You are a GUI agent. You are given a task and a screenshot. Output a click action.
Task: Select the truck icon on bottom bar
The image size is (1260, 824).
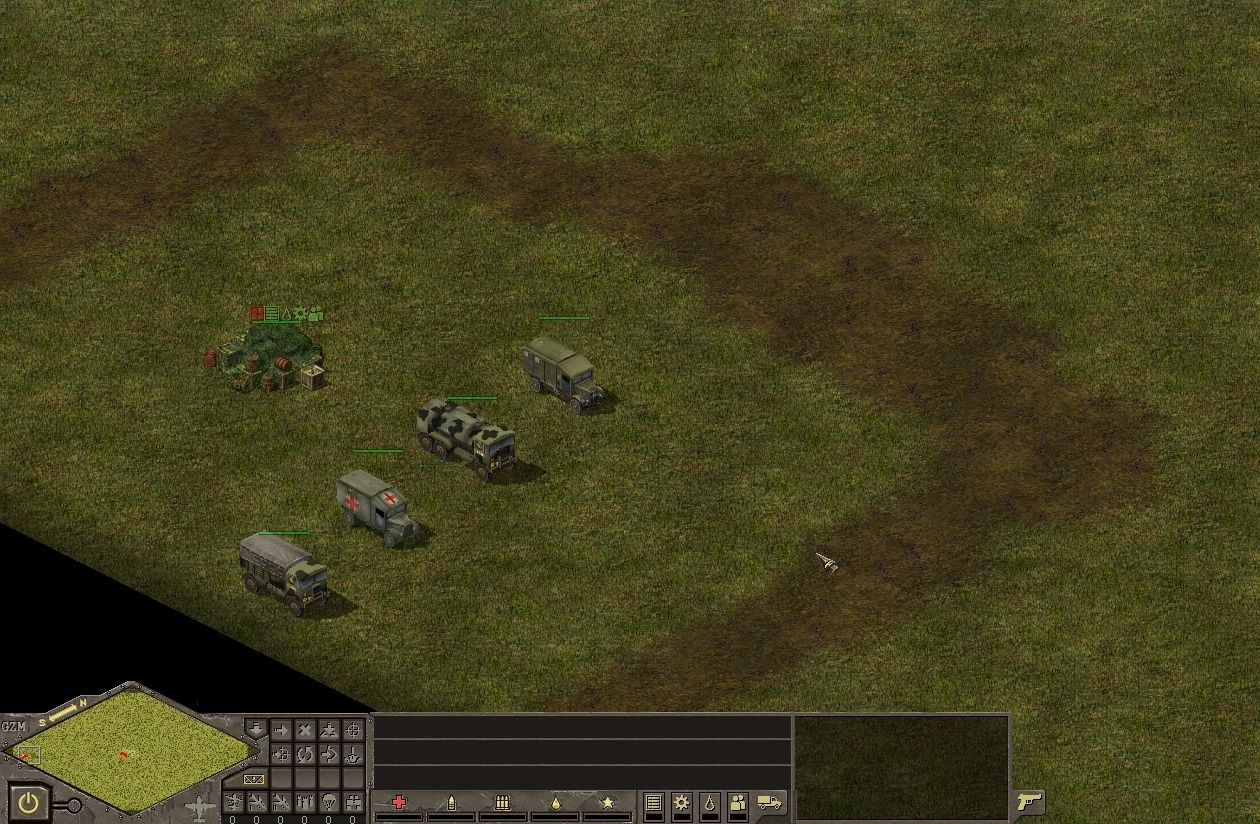769,802
